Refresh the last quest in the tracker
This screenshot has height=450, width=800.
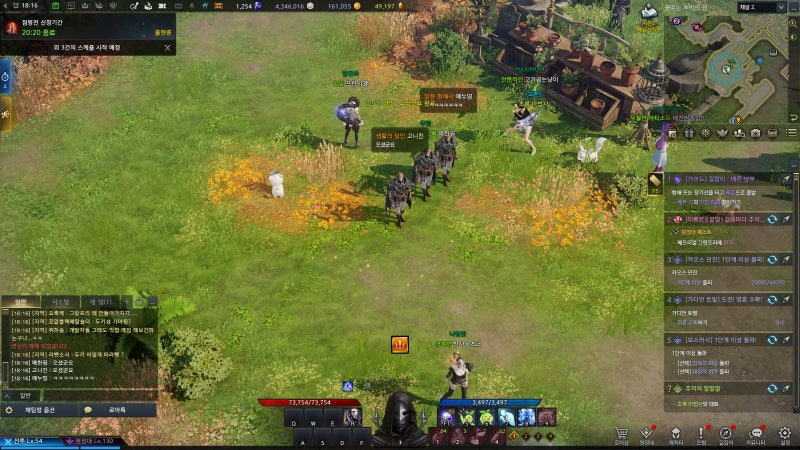(x=773, y=388)
